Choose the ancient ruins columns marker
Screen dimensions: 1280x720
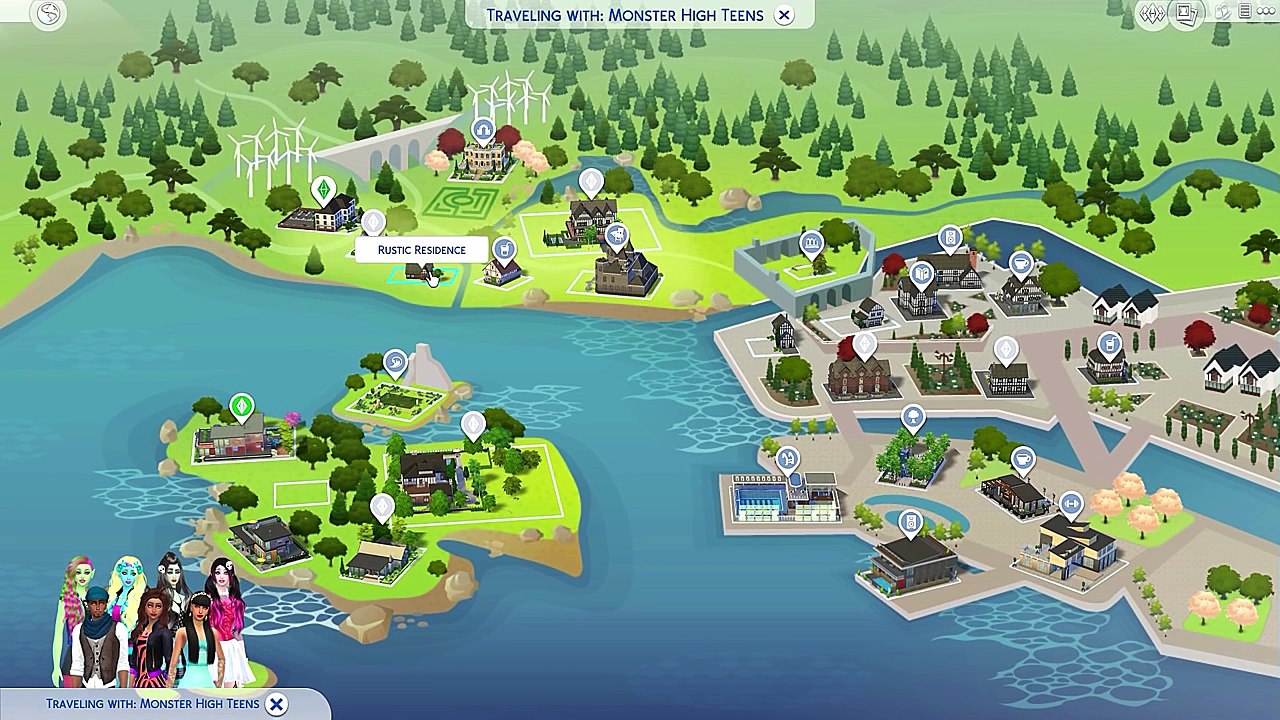(x=811, y=242)
